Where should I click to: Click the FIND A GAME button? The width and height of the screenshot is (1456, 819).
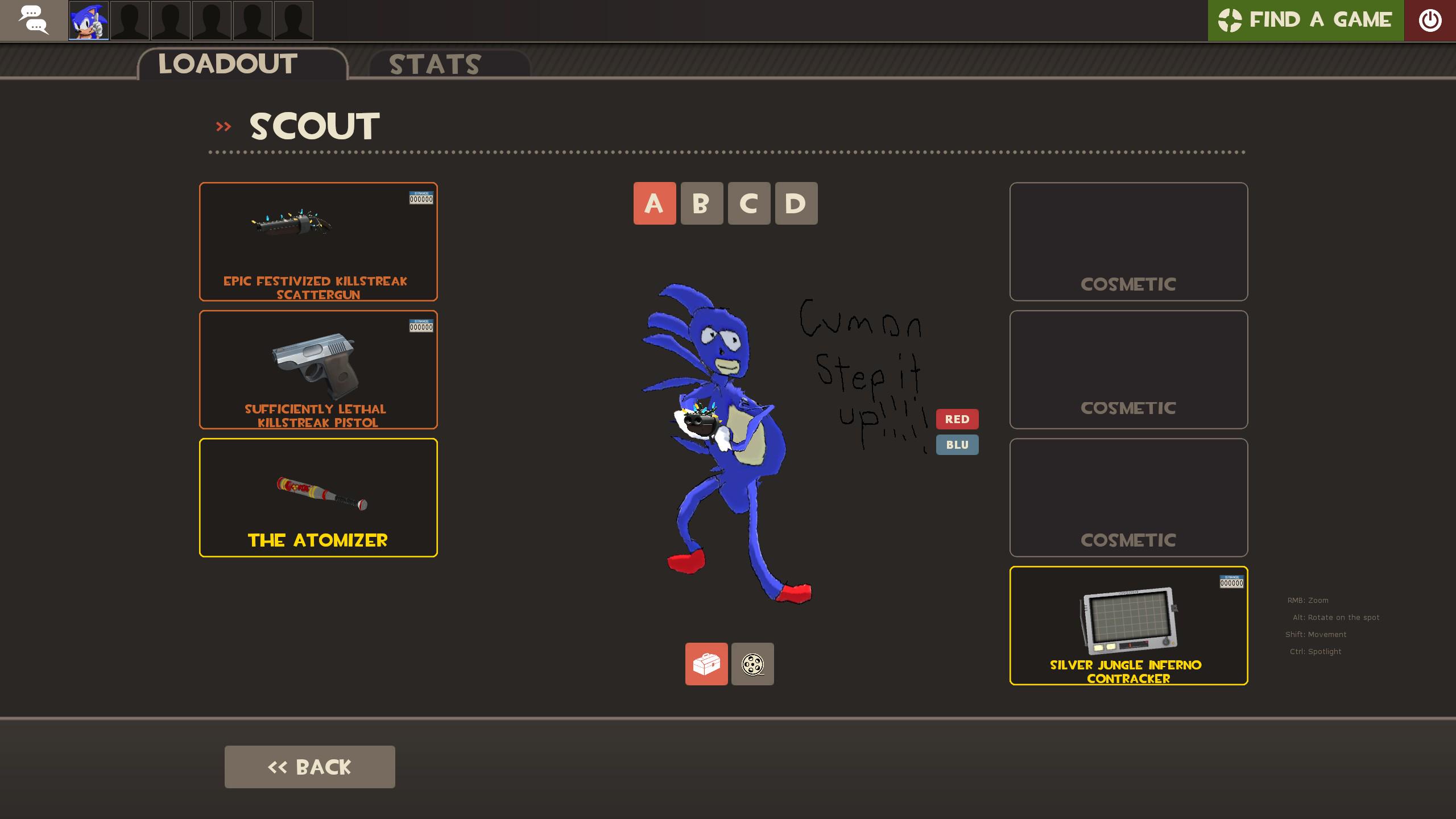[x=1305, y=20]
